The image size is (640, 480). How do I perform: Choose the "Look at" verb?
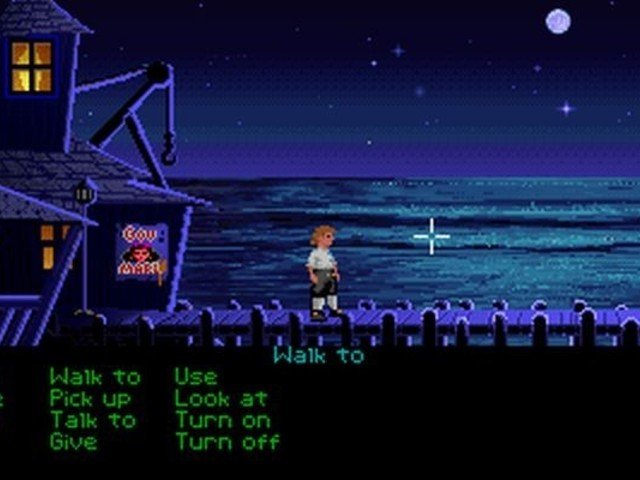[220, 398]
